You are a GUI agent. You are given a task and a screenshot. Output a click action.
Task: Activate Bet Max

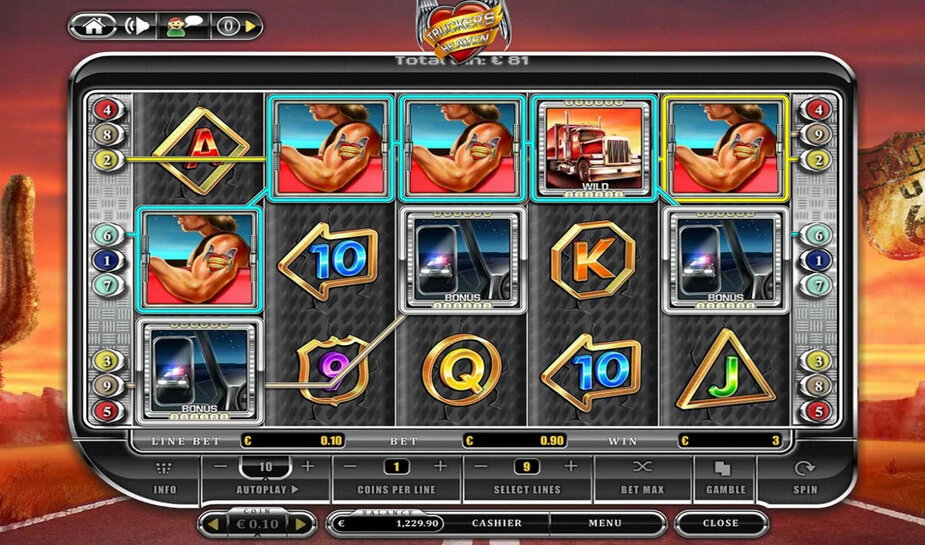[x=642, y=477]
